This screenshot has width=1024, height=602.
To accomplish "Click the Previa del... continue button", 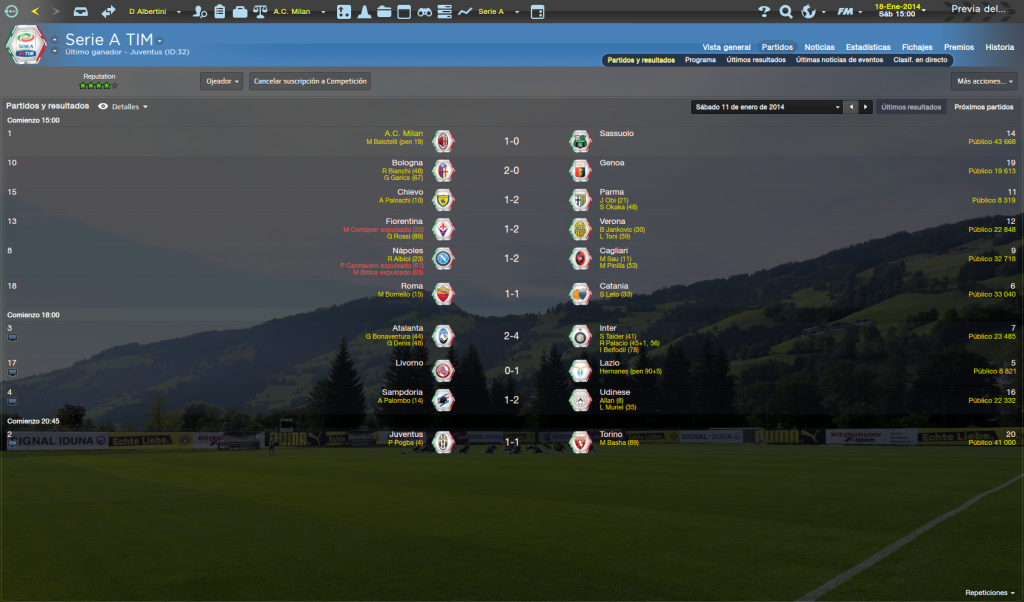I will [x=979, y=9].
